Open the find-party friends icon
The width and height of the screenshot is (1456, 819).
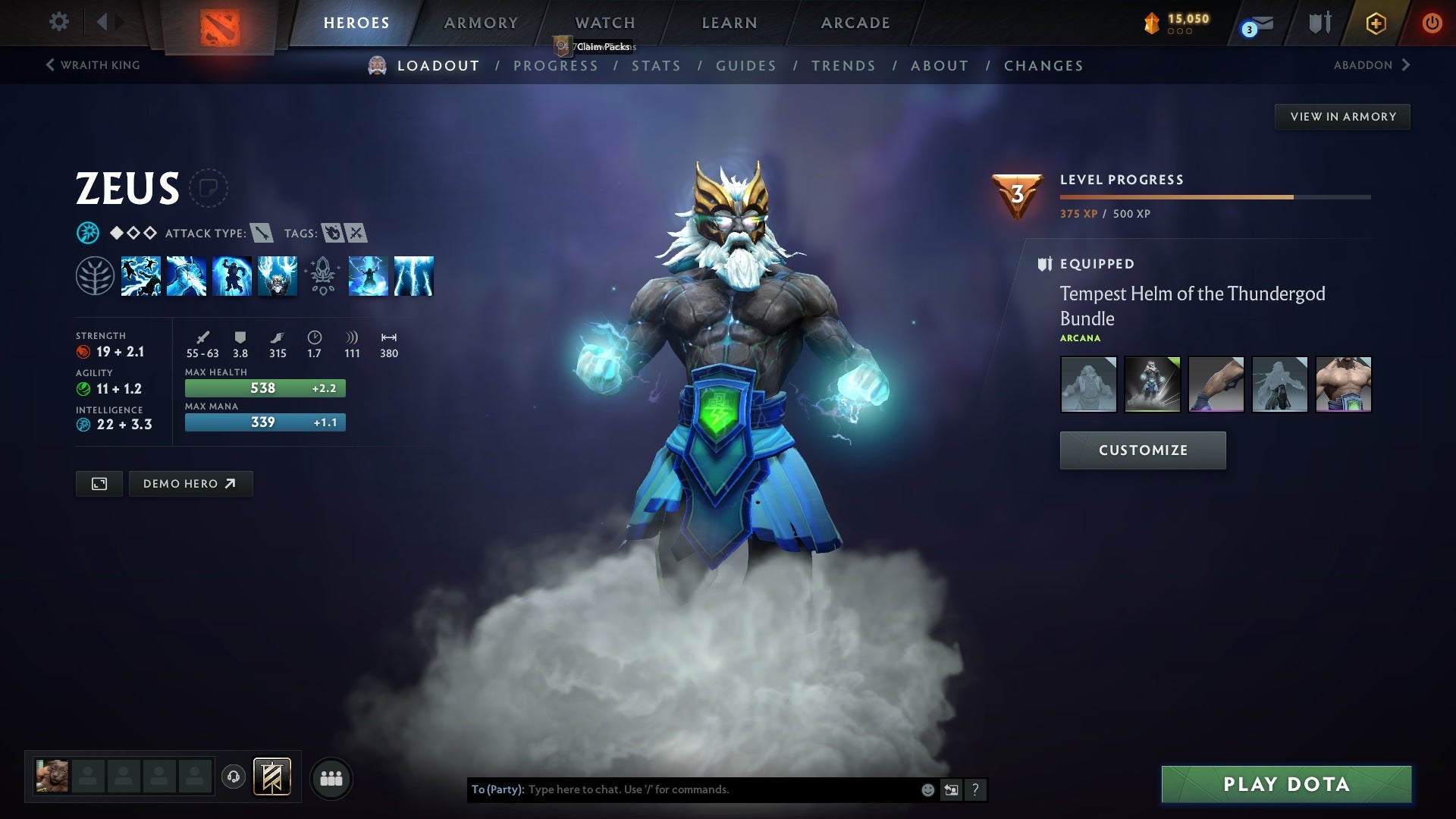point(331,777)
